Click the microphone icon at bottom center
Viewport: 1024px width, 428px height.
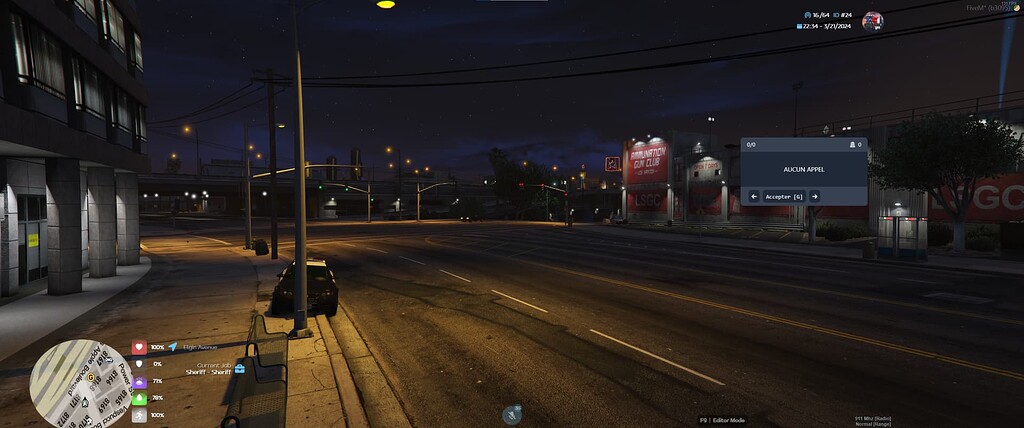coord(512,413)
